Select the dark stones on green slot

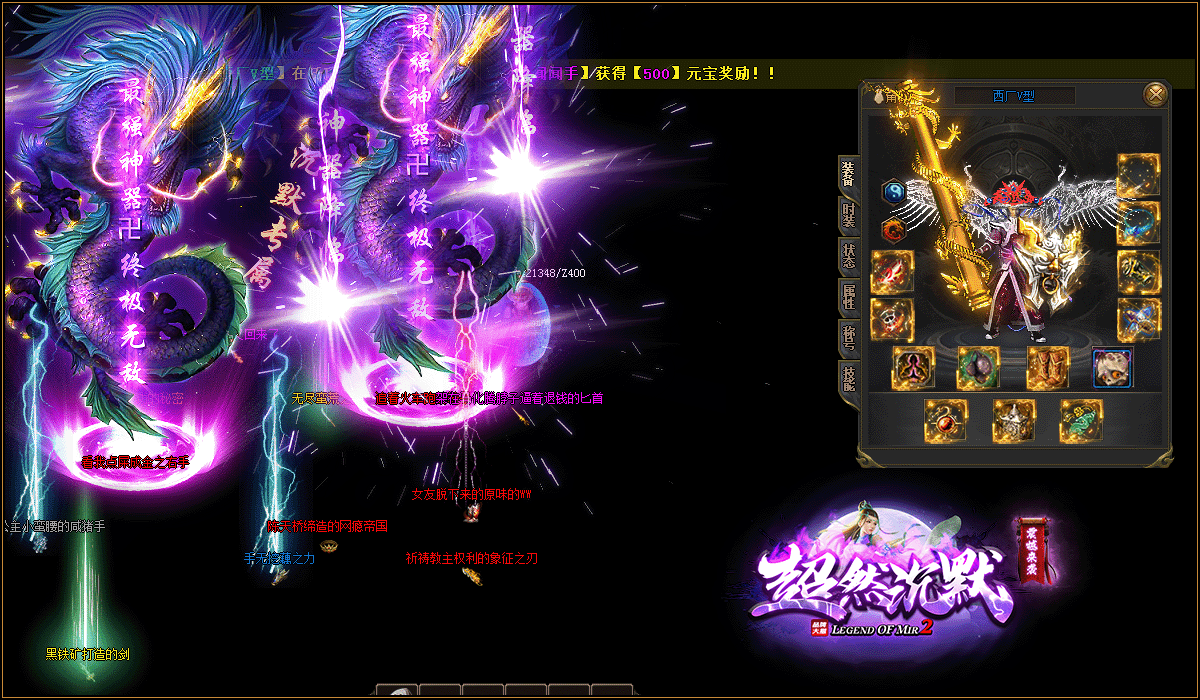[978, 367]
